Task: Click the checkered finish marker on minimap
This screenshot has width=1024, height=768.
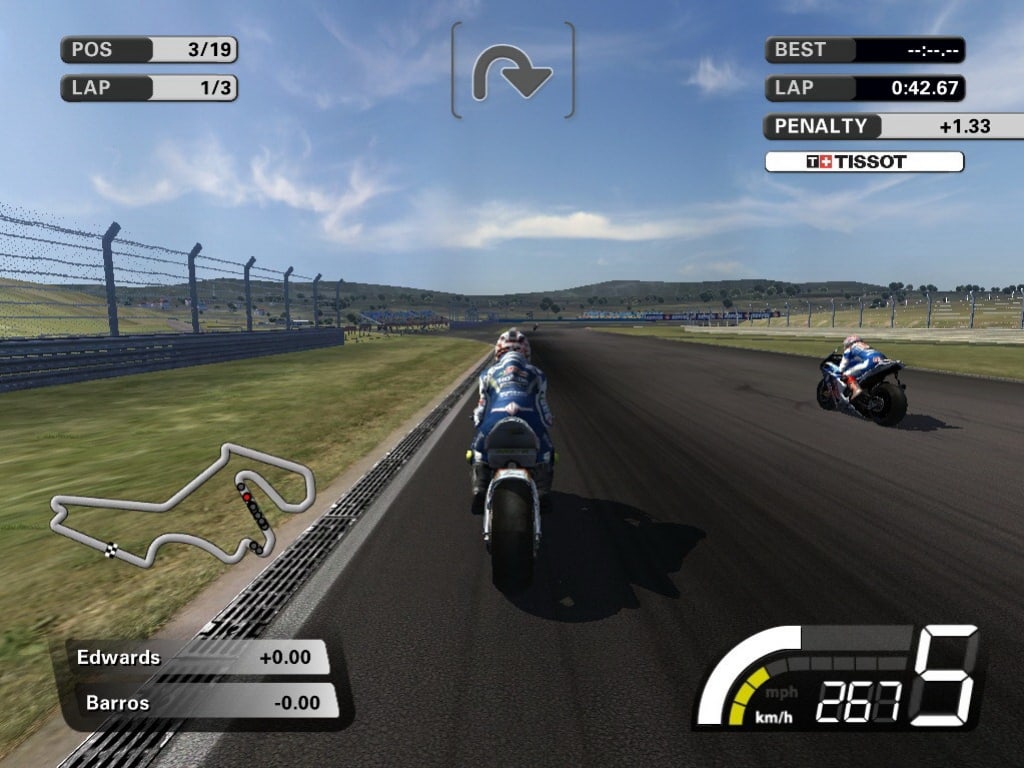Action: tap(111, 549)
